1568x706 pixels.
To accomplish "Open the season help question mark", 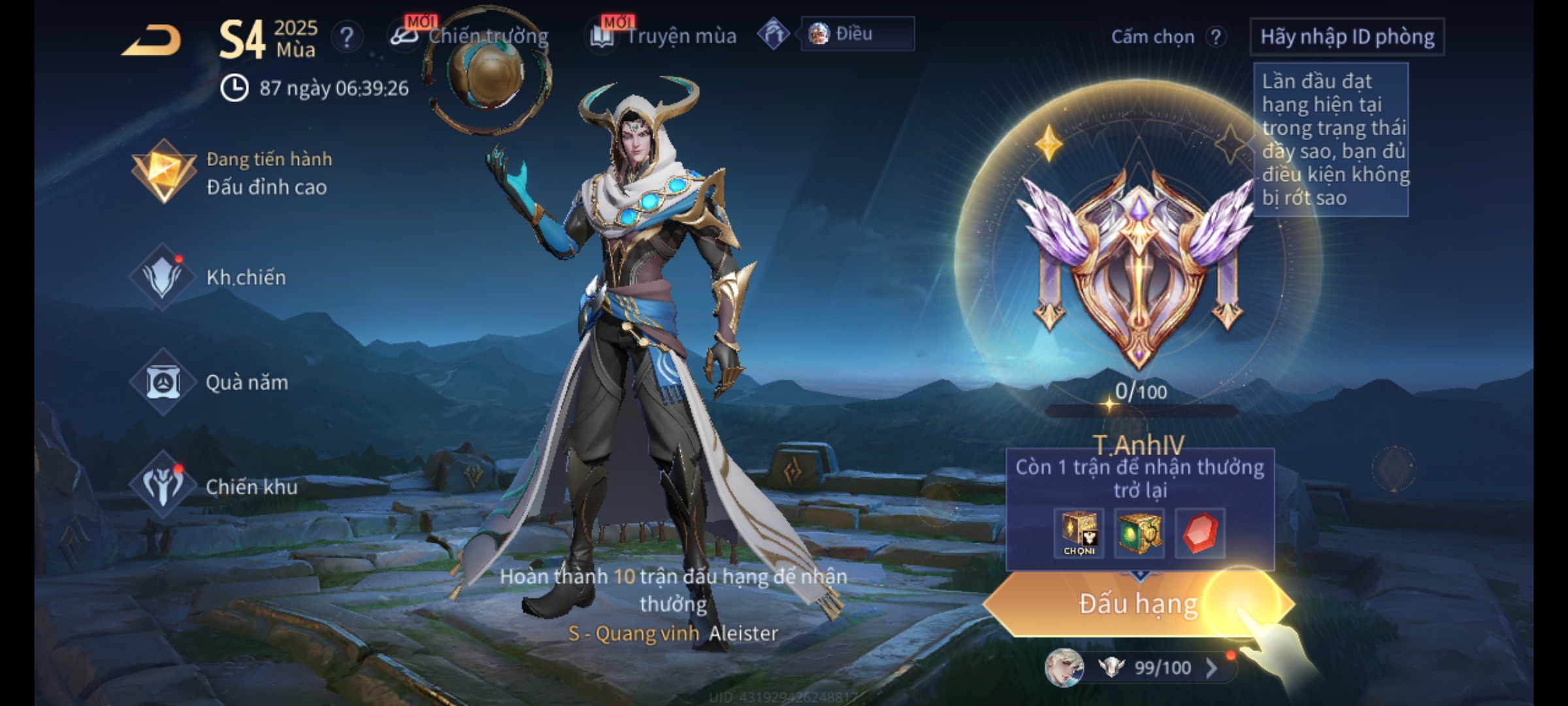I will [x=347, y=37].
